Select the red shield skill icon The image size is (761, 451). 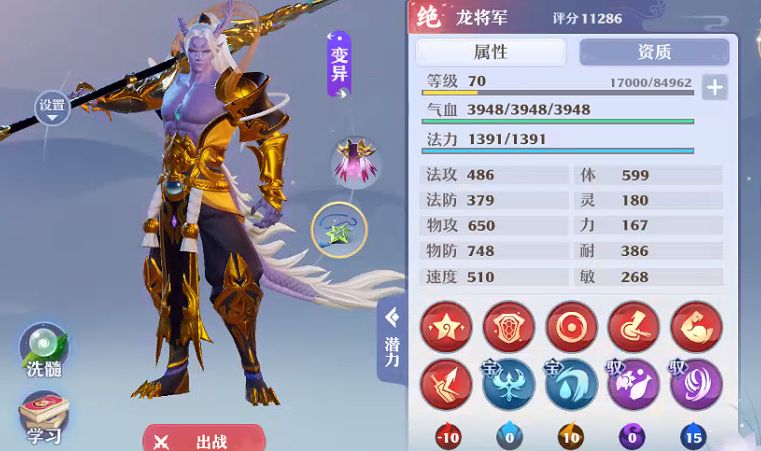point(509,327)
